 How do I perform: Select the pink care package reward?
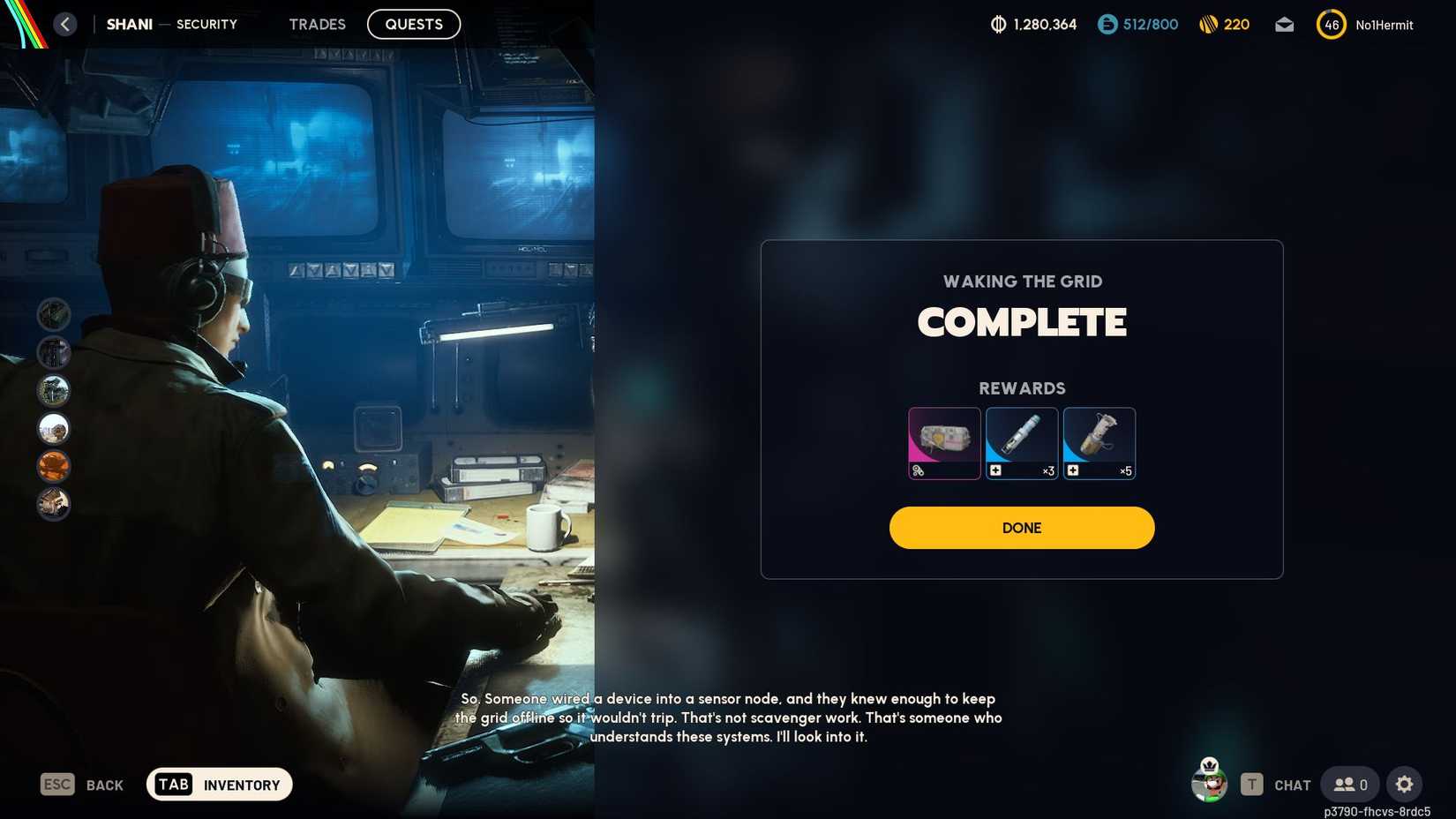click(943, 443)
